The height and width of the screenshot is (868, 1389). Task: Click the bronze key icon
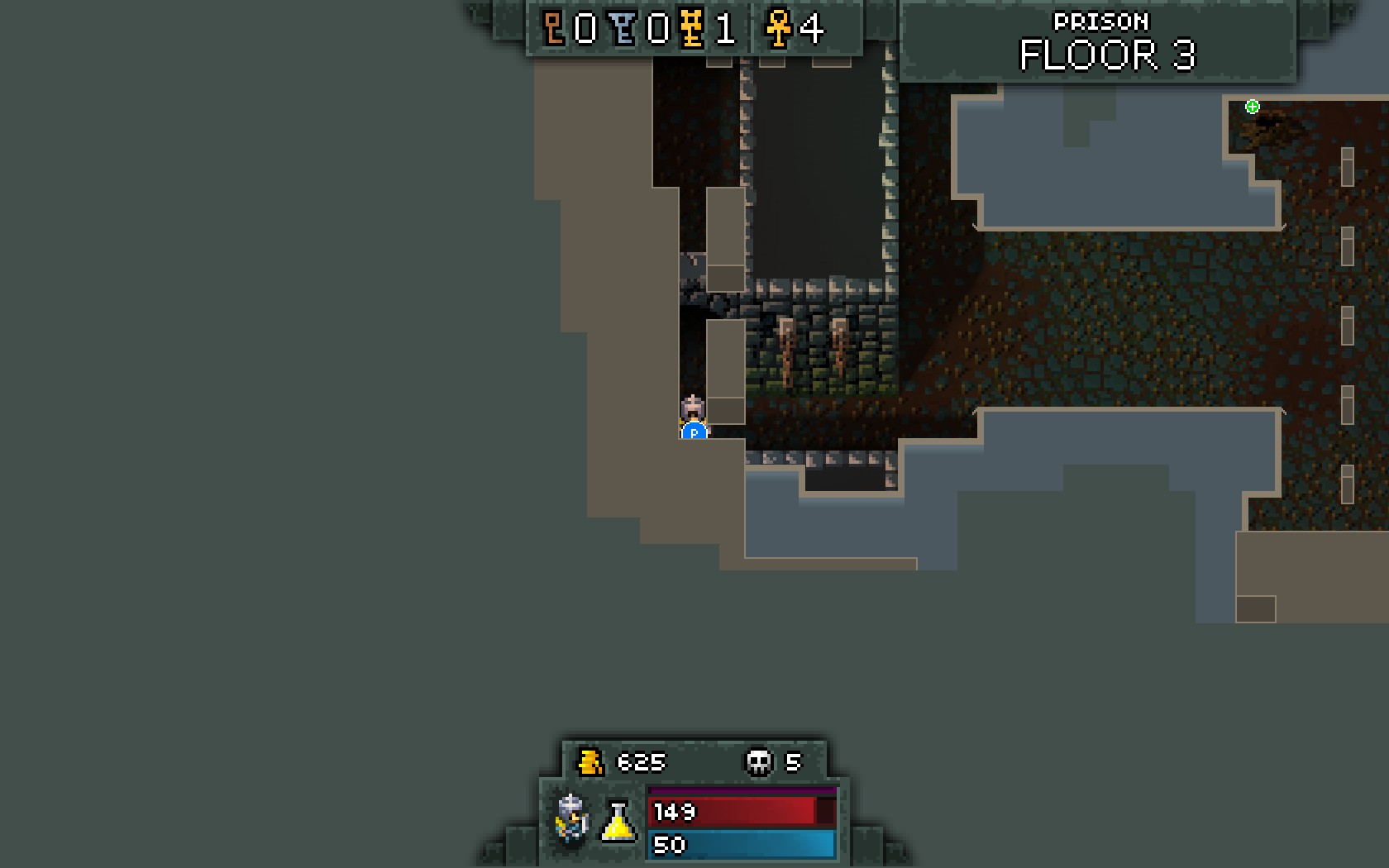(553, 29)
